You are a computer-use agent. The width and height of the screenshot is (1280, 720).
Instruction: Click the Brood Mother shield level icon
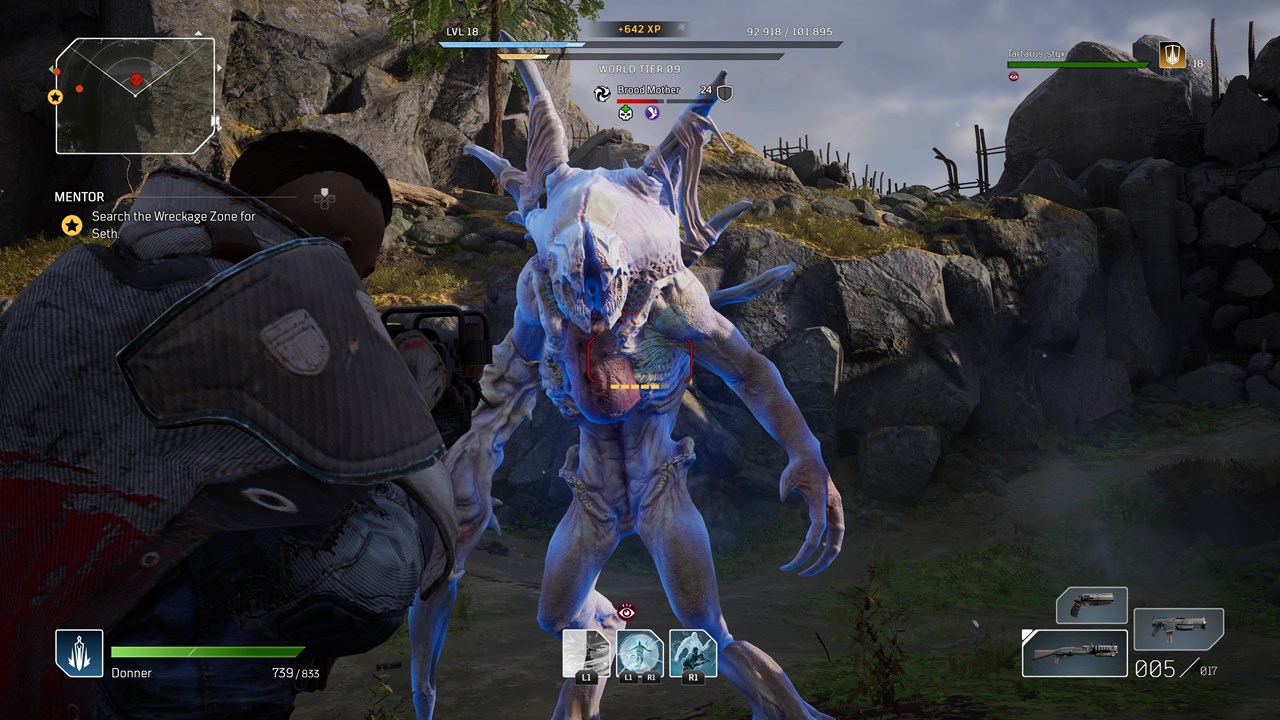click(725, 93)
